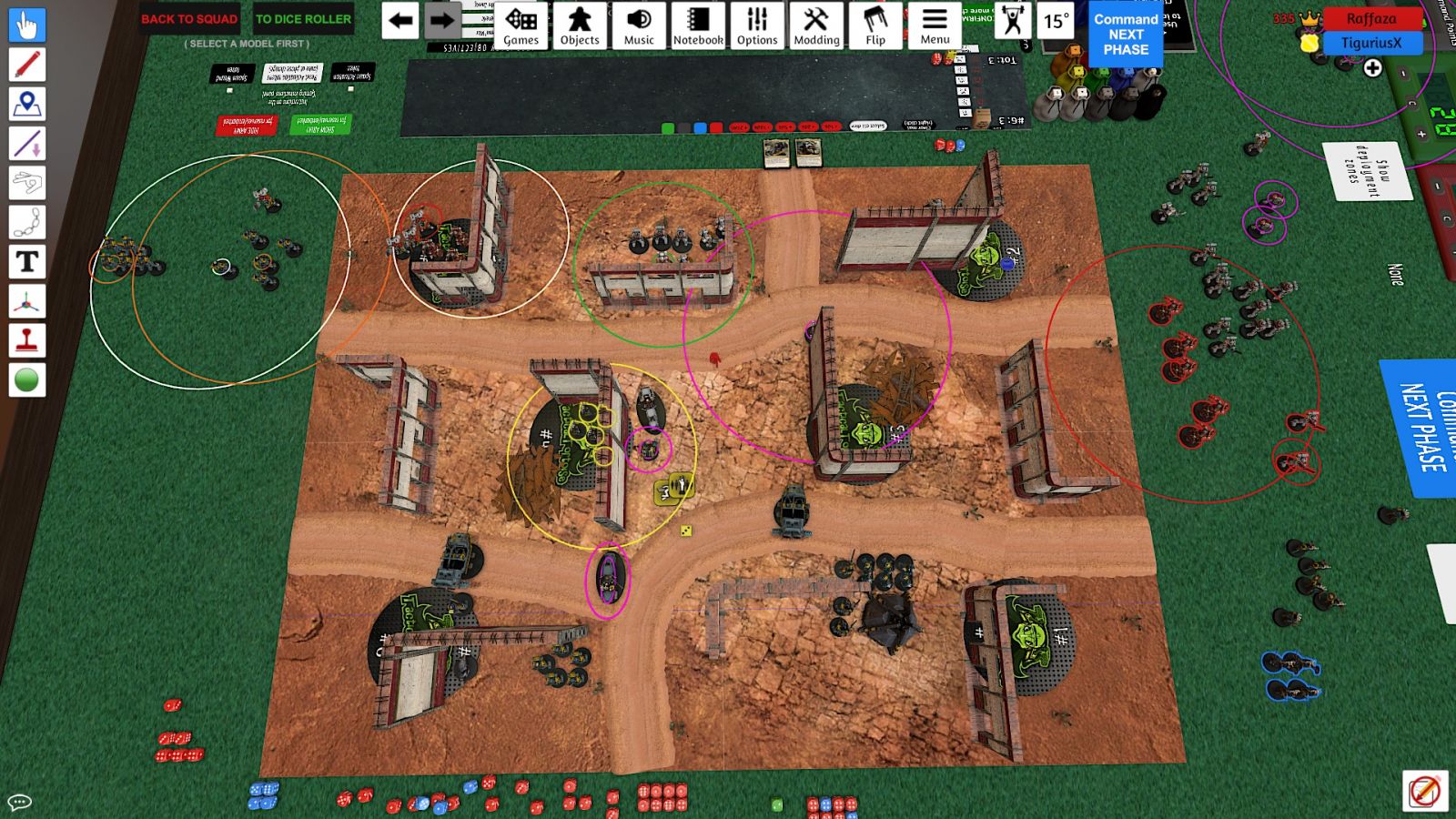Screen dimensions: 1456x819
Task: Click the left arrow undo button
Action: 400,20
